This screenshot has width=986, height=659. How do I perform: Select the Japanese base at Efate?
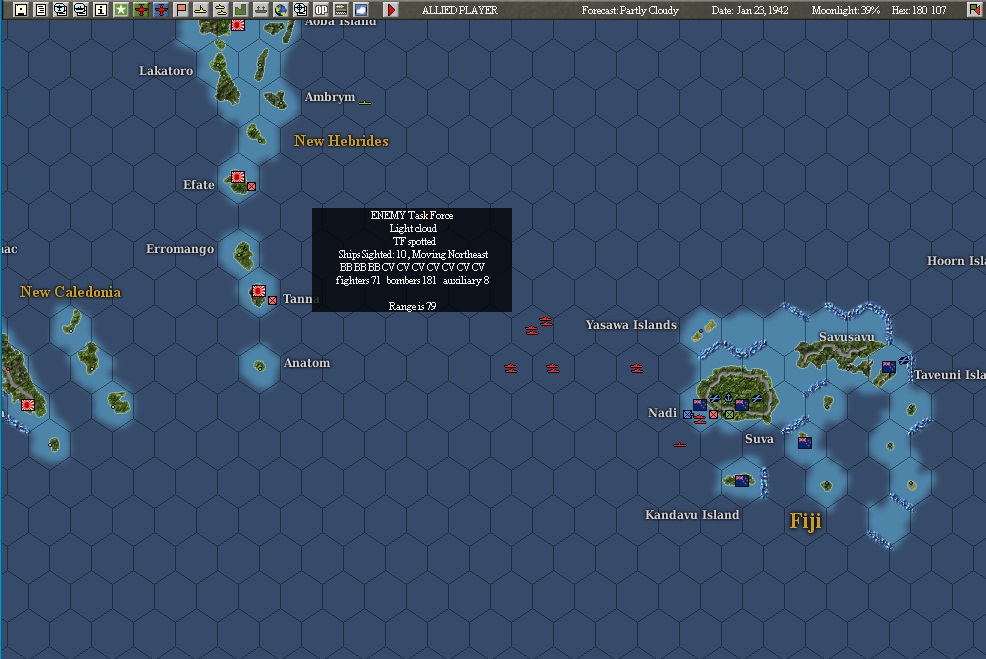238,178
